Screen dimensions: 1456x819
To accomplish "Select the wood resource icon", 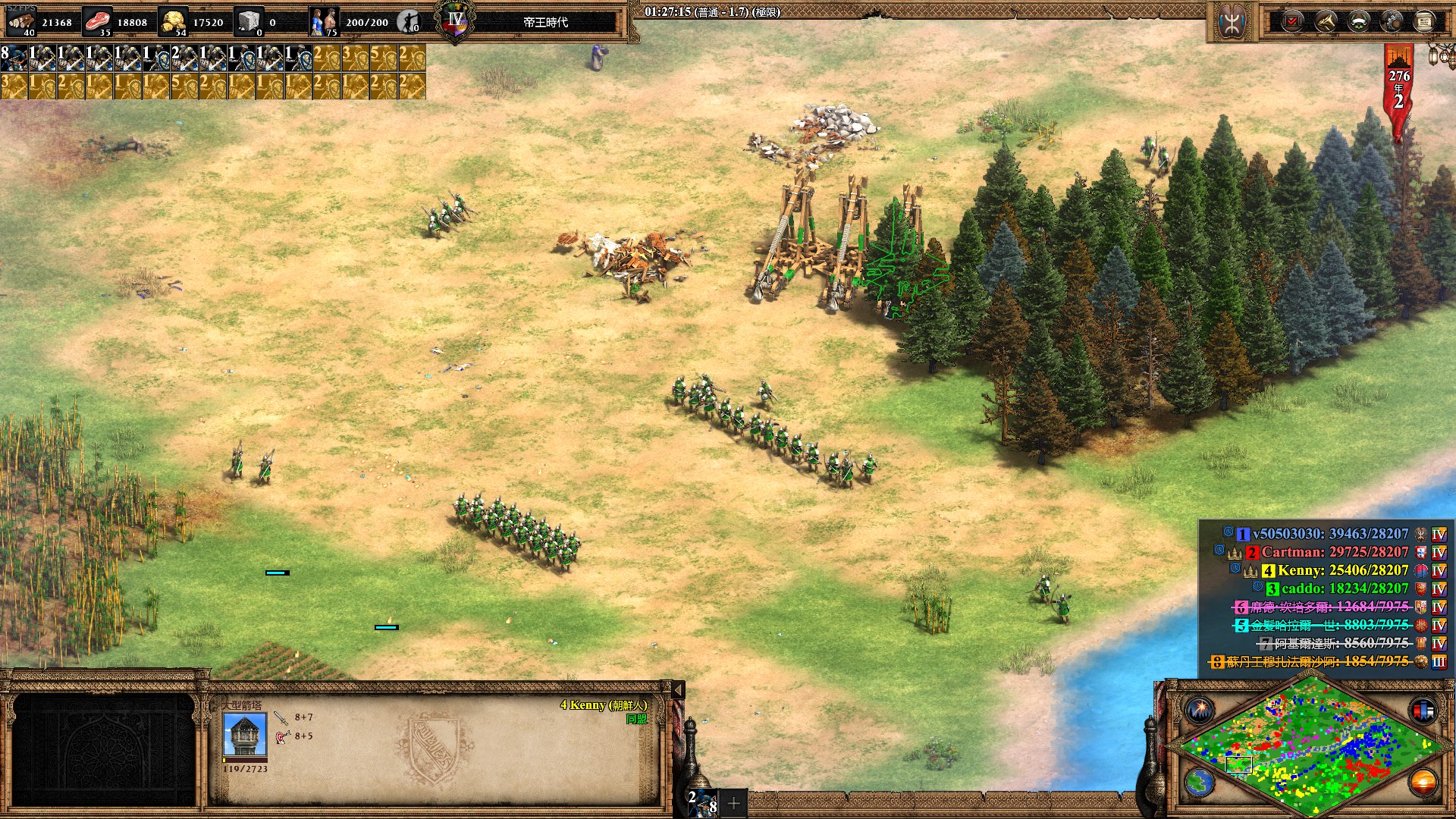I will (21, 21).
